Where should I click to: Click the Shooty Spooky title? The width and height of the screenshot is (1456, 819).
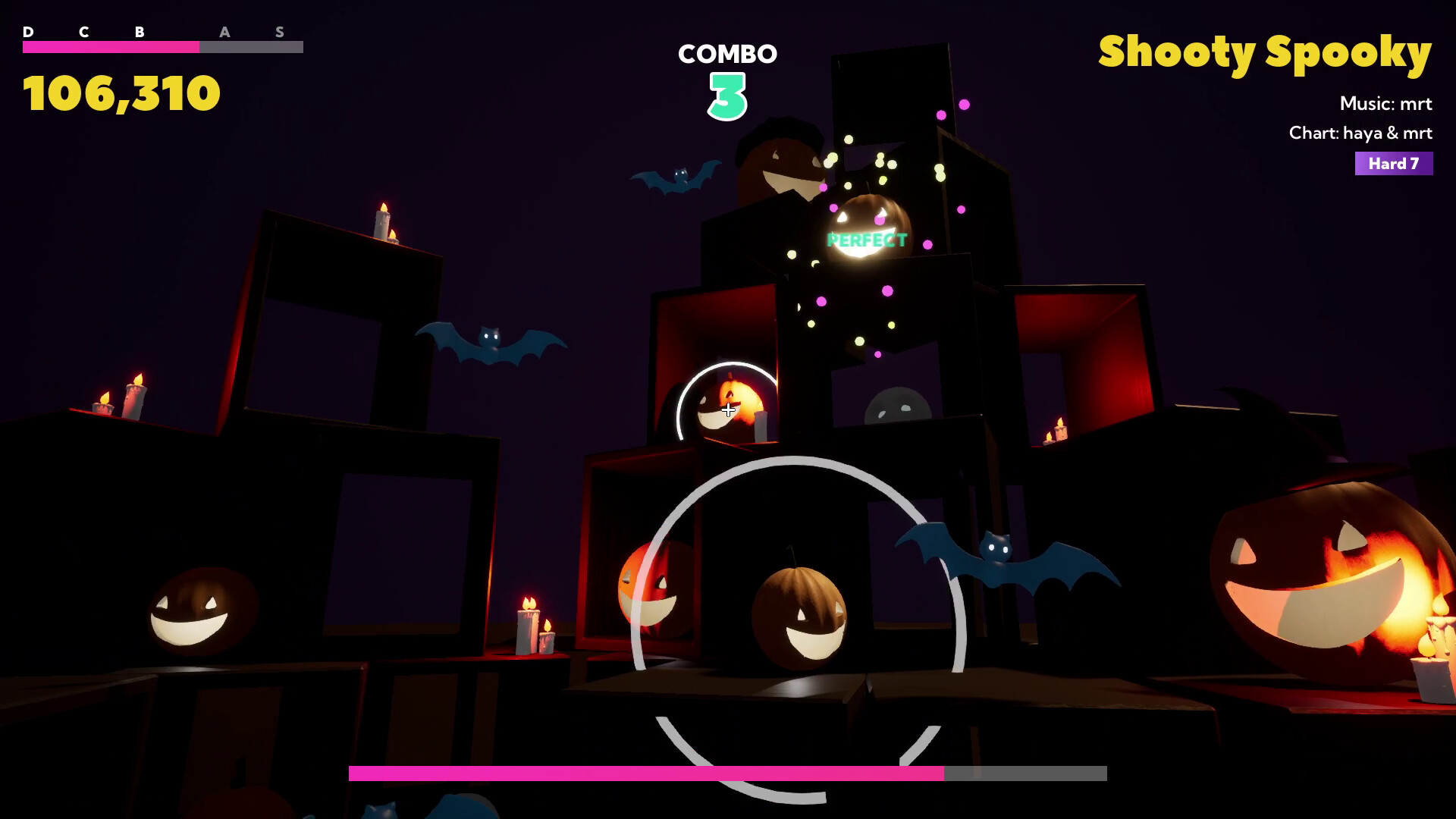[x=1265, y=52]
